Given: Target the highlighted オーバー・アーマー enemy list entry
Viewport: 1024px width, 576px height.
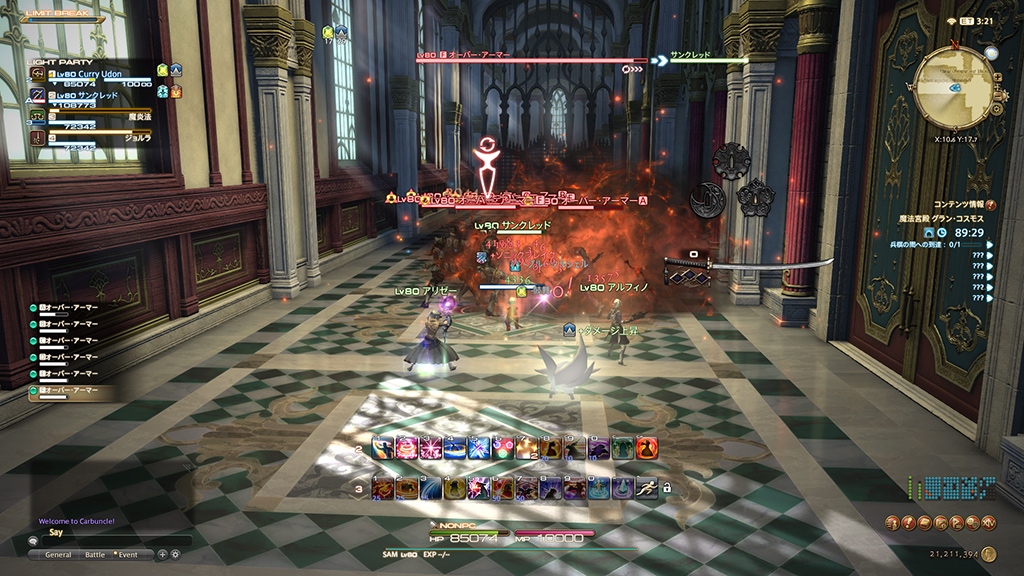Looking at the screenshot, I should (70, 391).
